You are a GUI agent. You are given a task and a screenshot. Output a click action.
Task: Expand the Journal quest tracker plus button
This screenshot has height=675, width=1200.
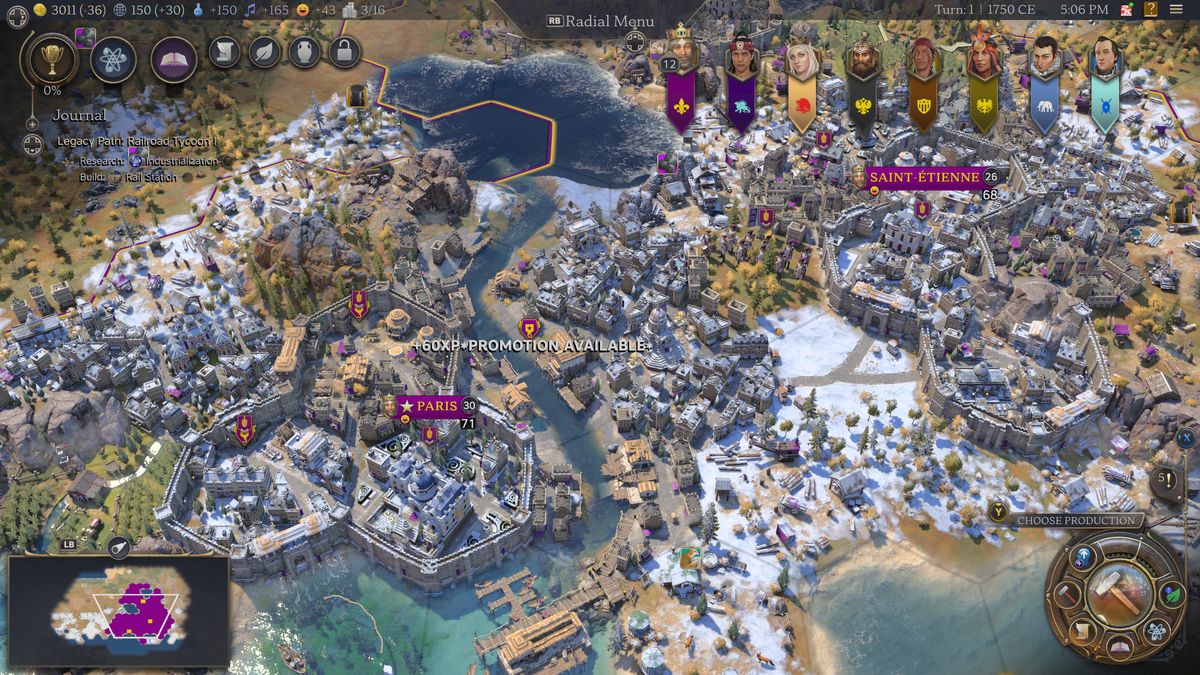click(32, 123)
